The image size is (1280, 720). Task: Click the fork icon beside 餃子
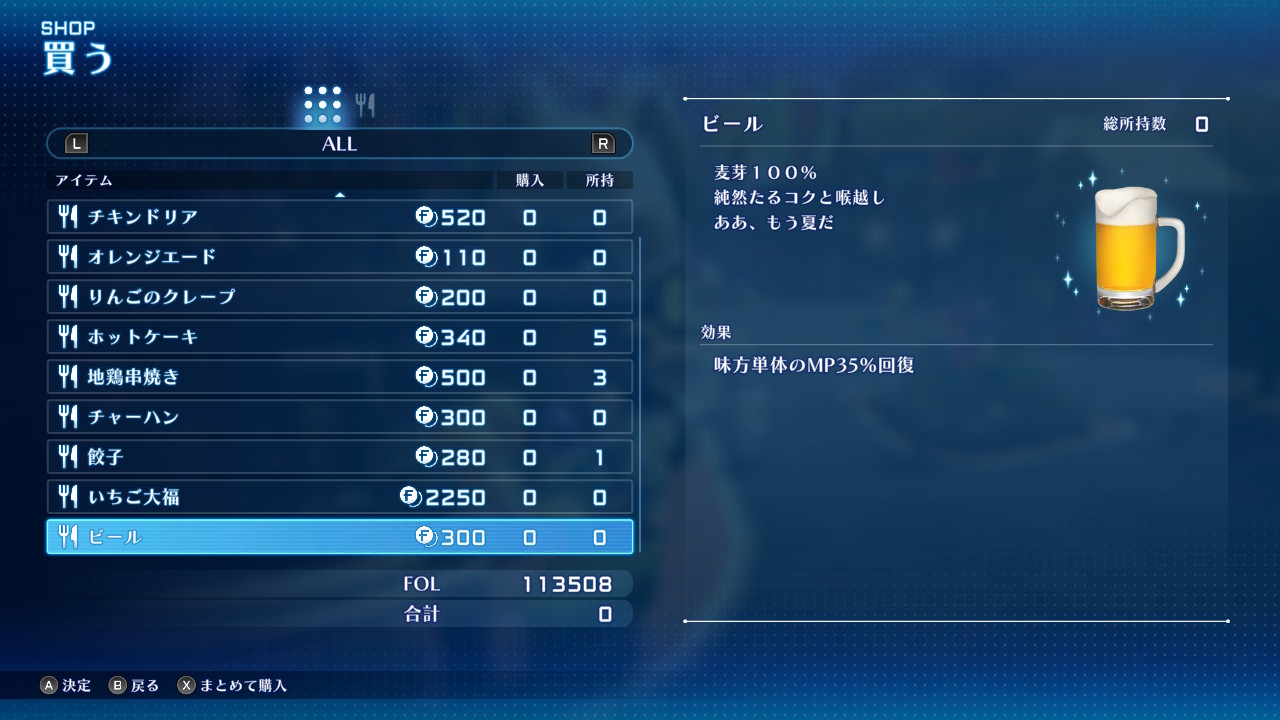click(x=68, y=457)
